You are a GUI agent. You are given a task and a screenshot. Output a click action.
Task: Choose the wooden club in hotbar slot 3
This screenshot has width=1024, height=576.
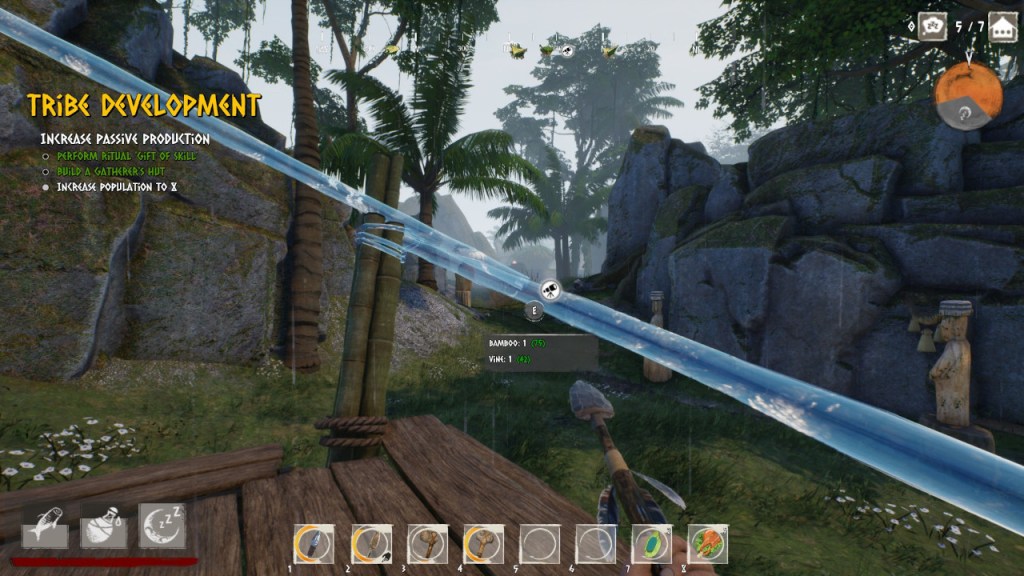[427, 544]
